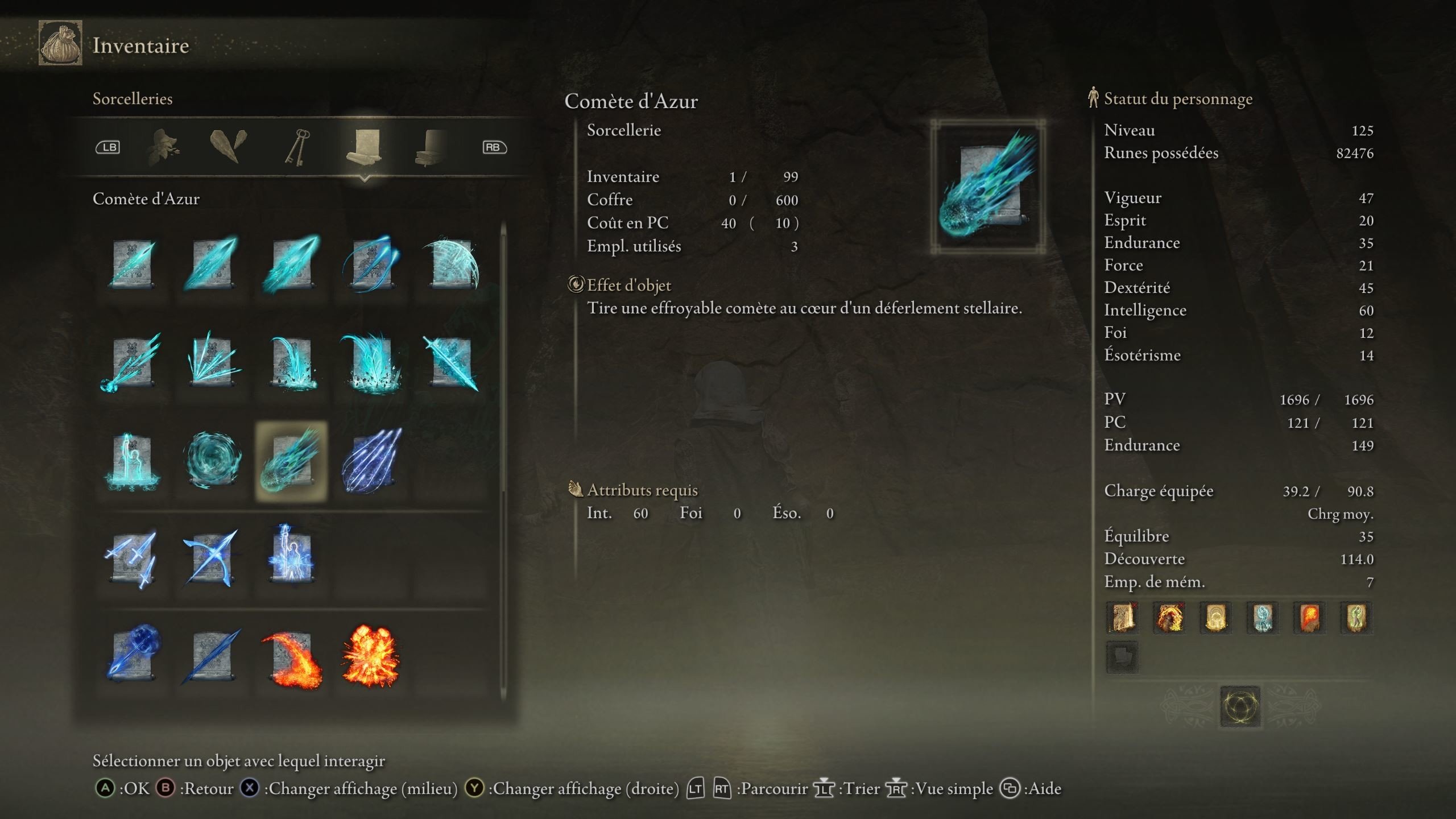The height and width of the screenshot is (819, 1456).
Task: Select the highlighted Comète d'Azur sorcery slot
Action: point(291,461)
